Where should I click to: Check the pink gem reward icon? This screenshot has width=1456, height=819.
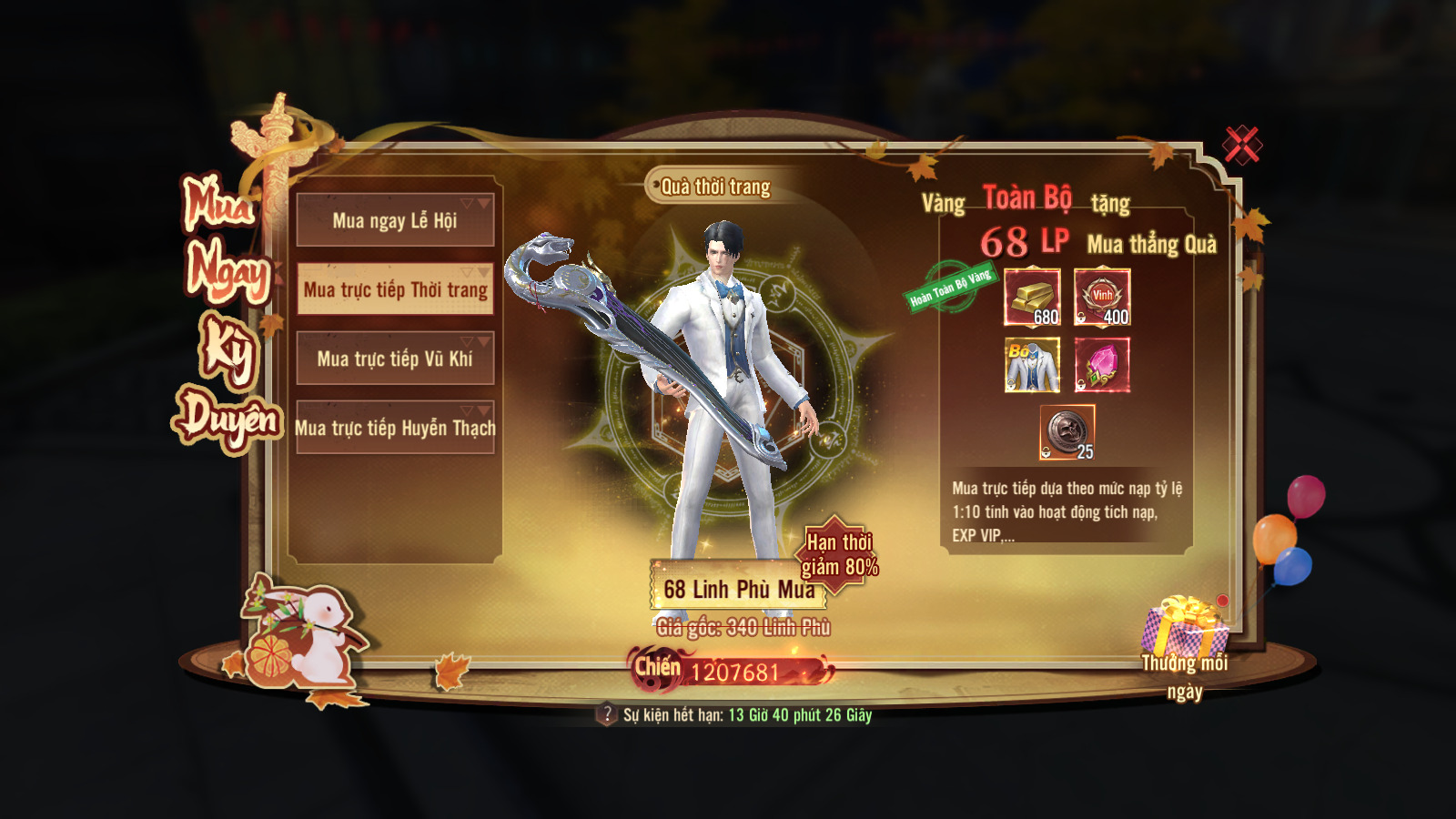[x=1102, y=365]
